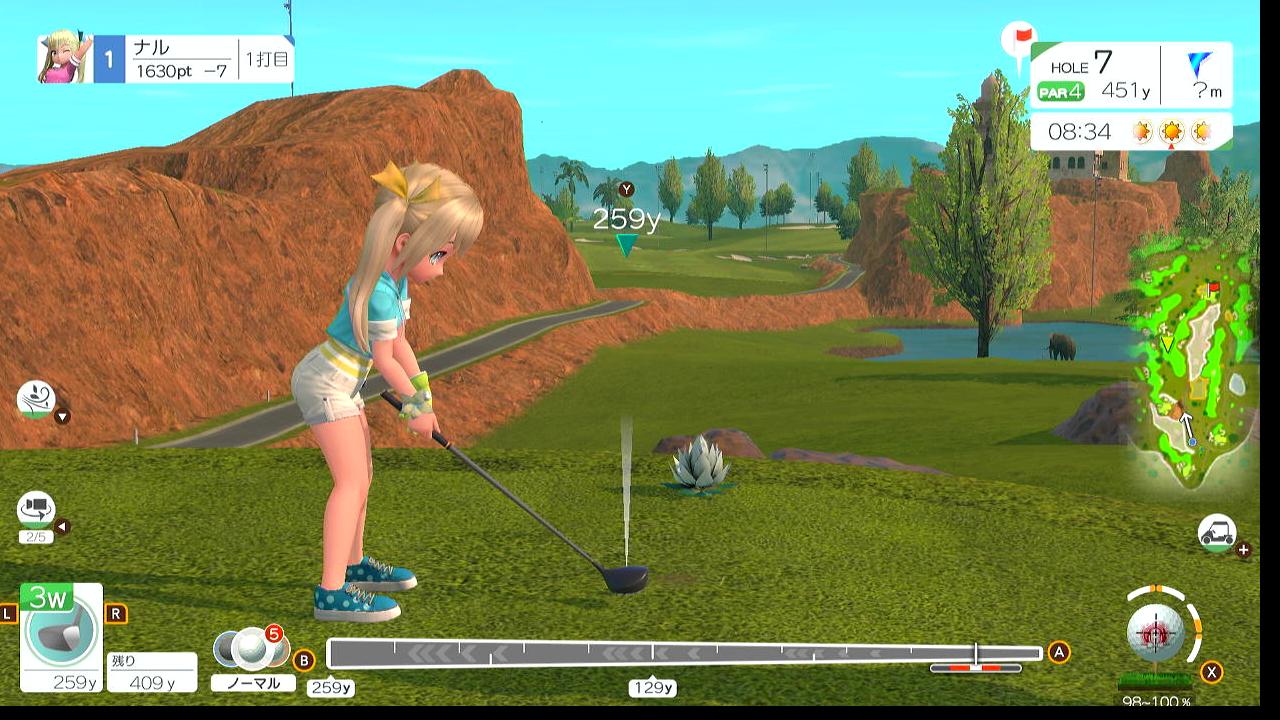Click the red flag pin icon
Viewport: 1280px width, 720px height.
(x=1019, y=40)
